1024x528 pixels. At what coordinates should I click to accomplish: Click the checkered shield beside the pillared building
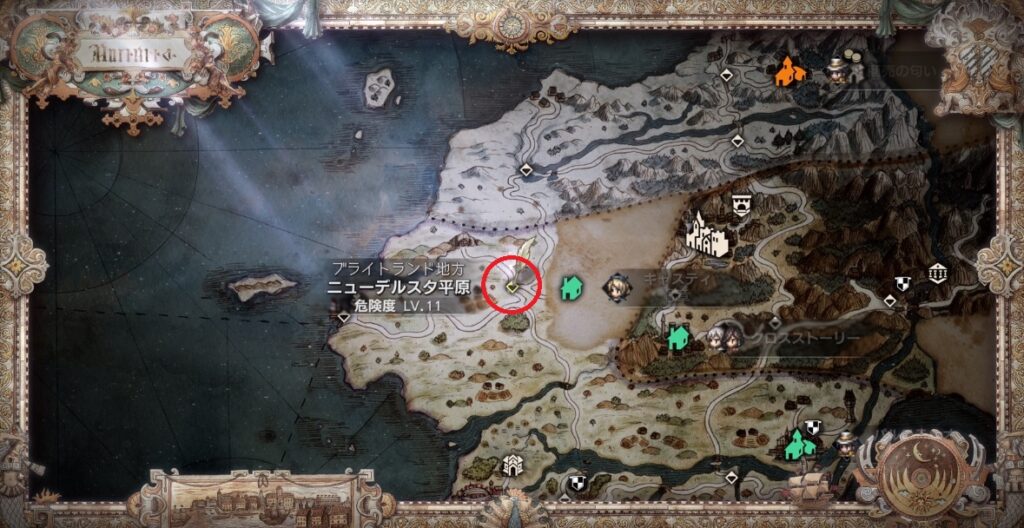point(903,284)
